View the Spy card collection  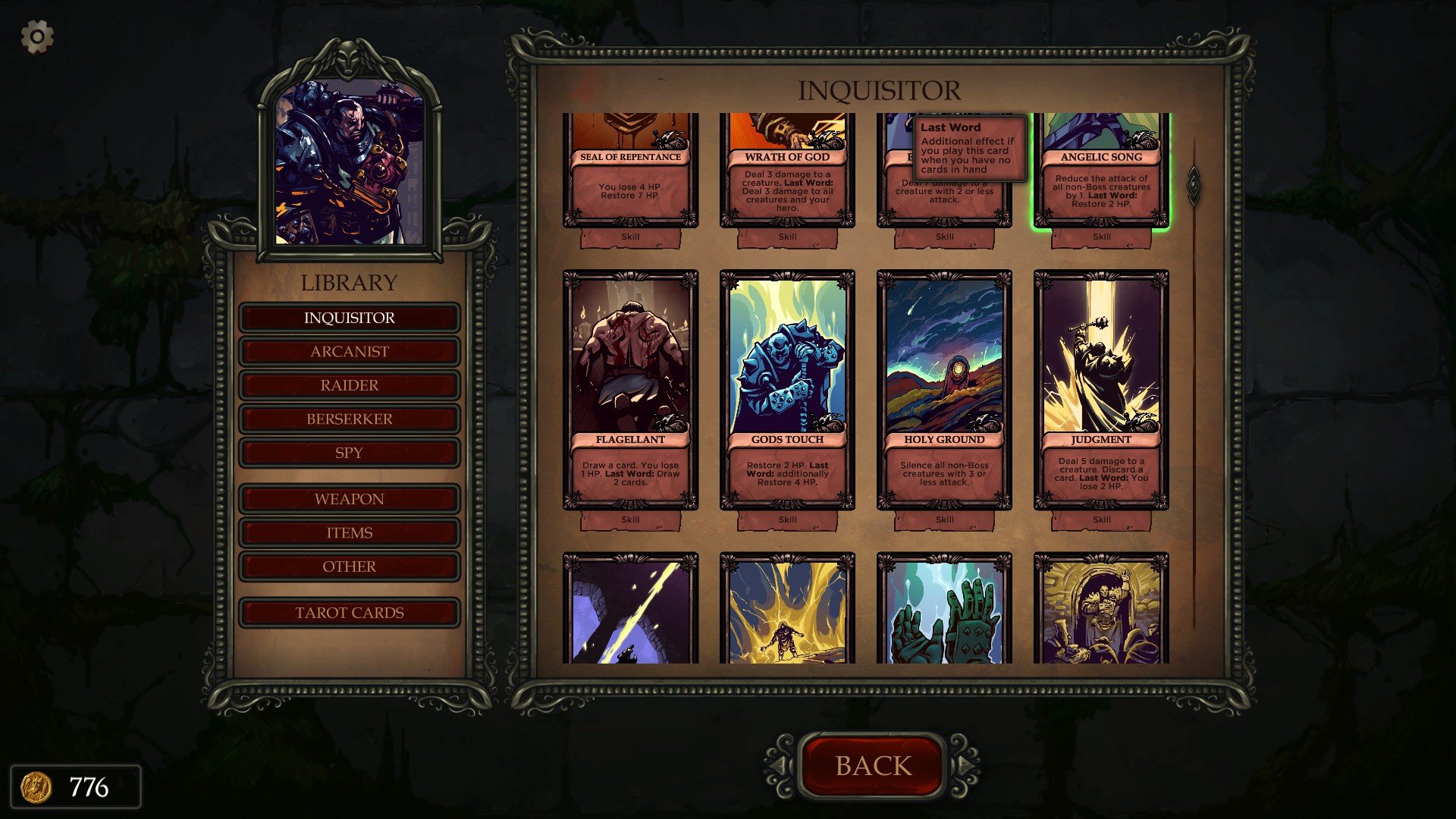349,453
